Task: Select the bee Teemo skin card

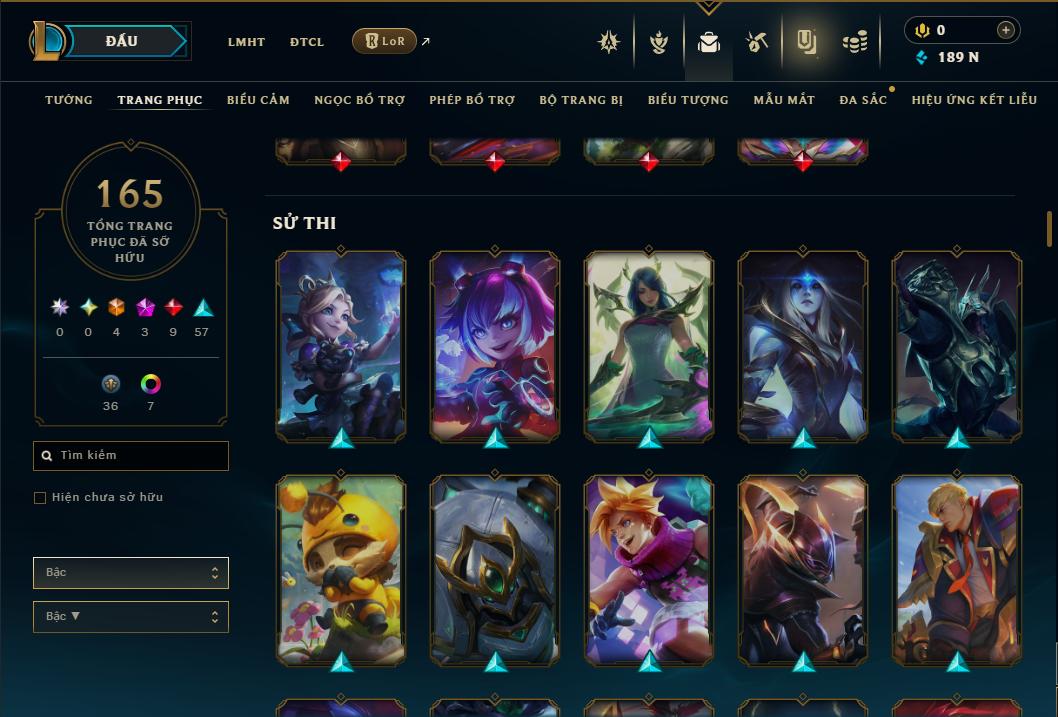Action: (341, 570)
